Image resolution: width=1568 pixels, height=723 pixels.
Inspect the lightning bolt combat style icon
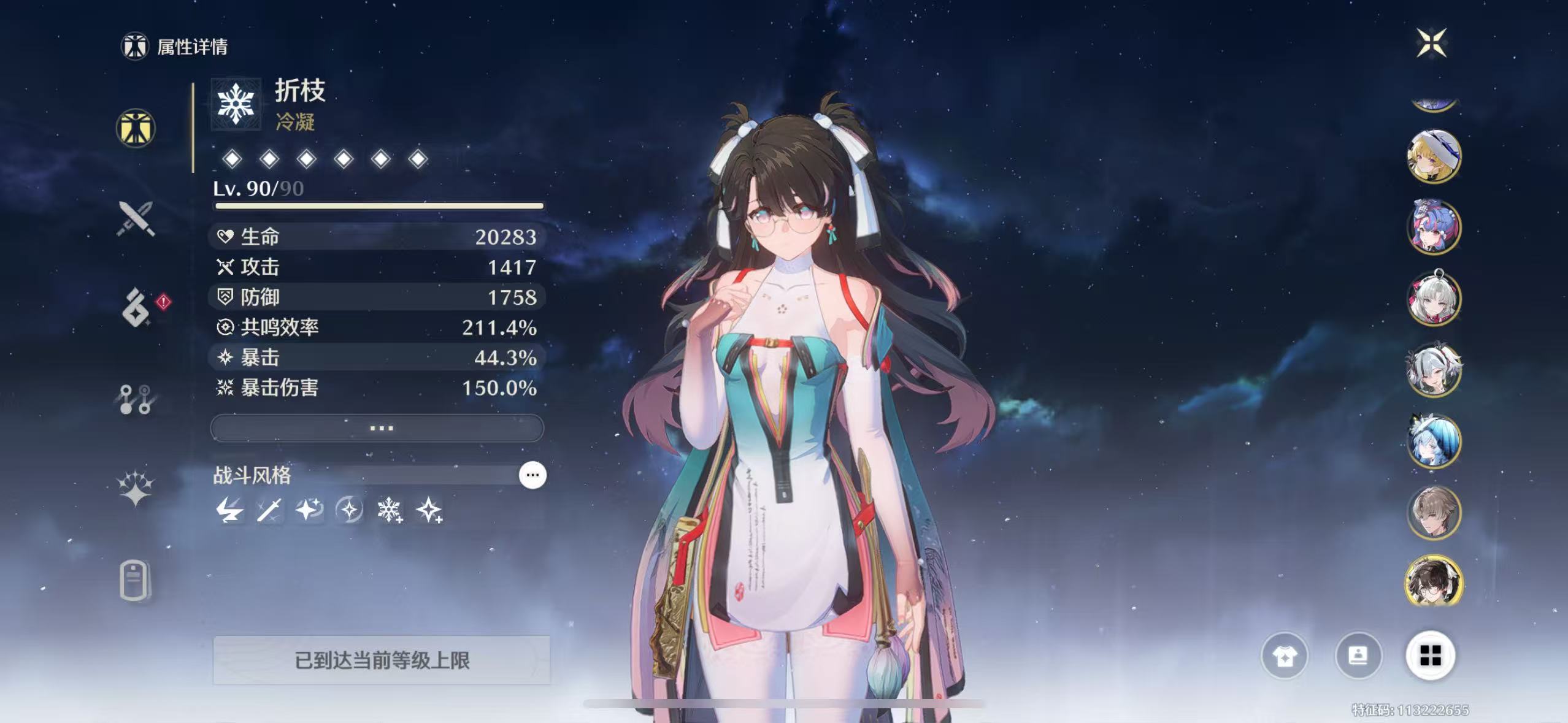pos(229,510)
